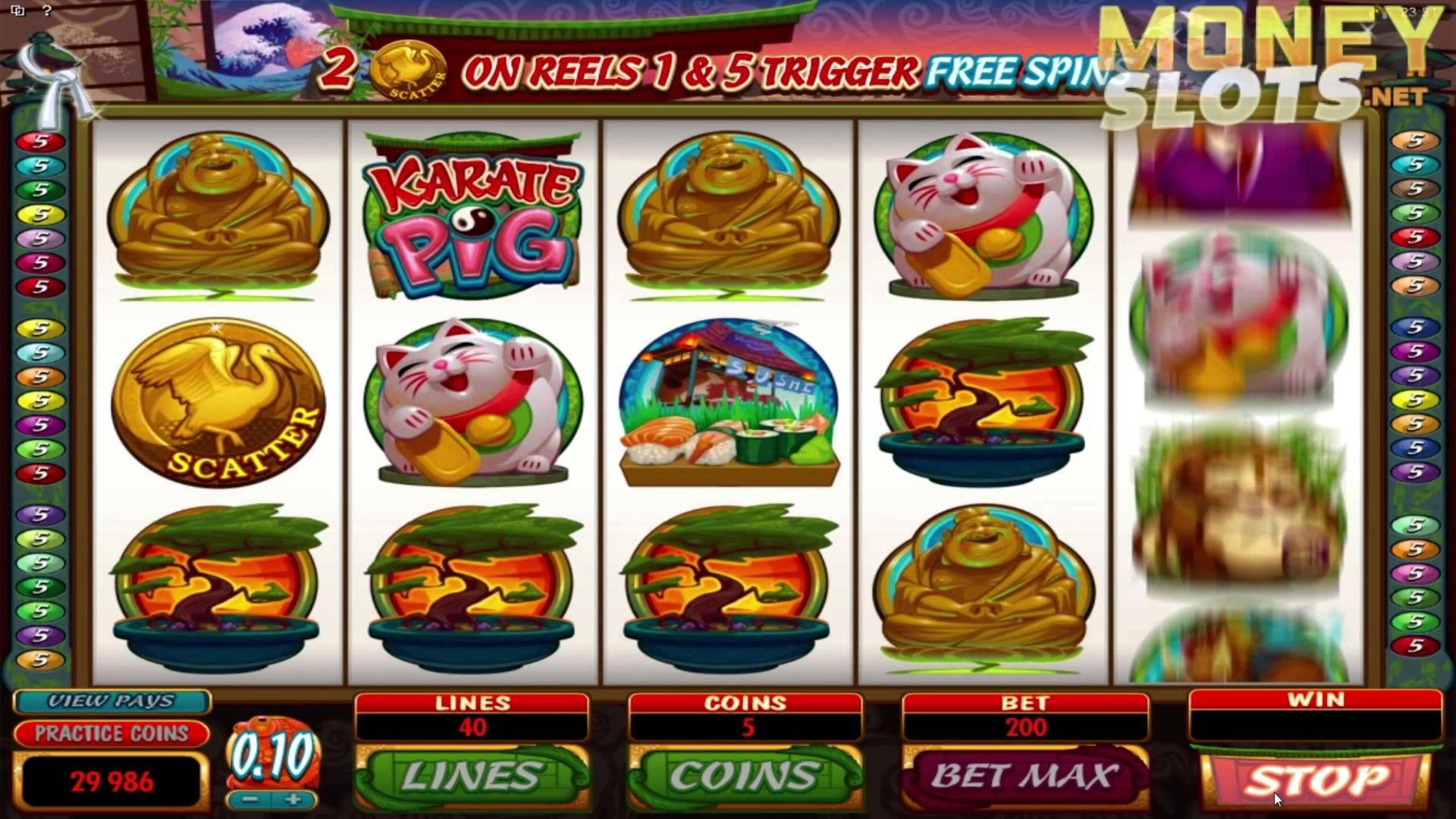This screenshot has height=819, width=1456.
Task: Open help via the question mark icon
Action: pos(47,11)
